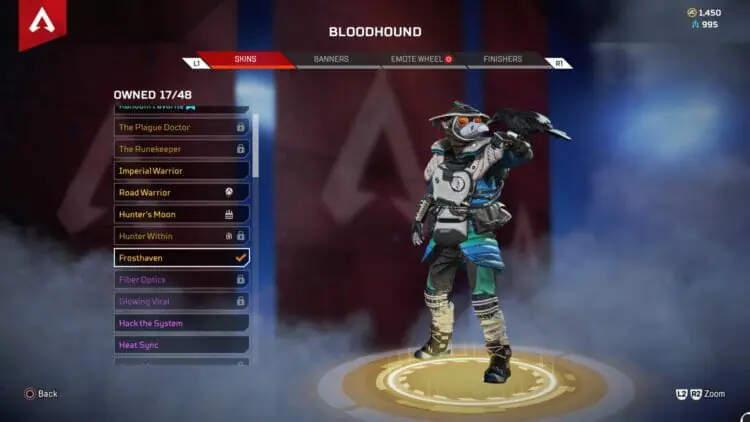
Task: Choose the Fiber Optics skin
Action: pos(181,280)
